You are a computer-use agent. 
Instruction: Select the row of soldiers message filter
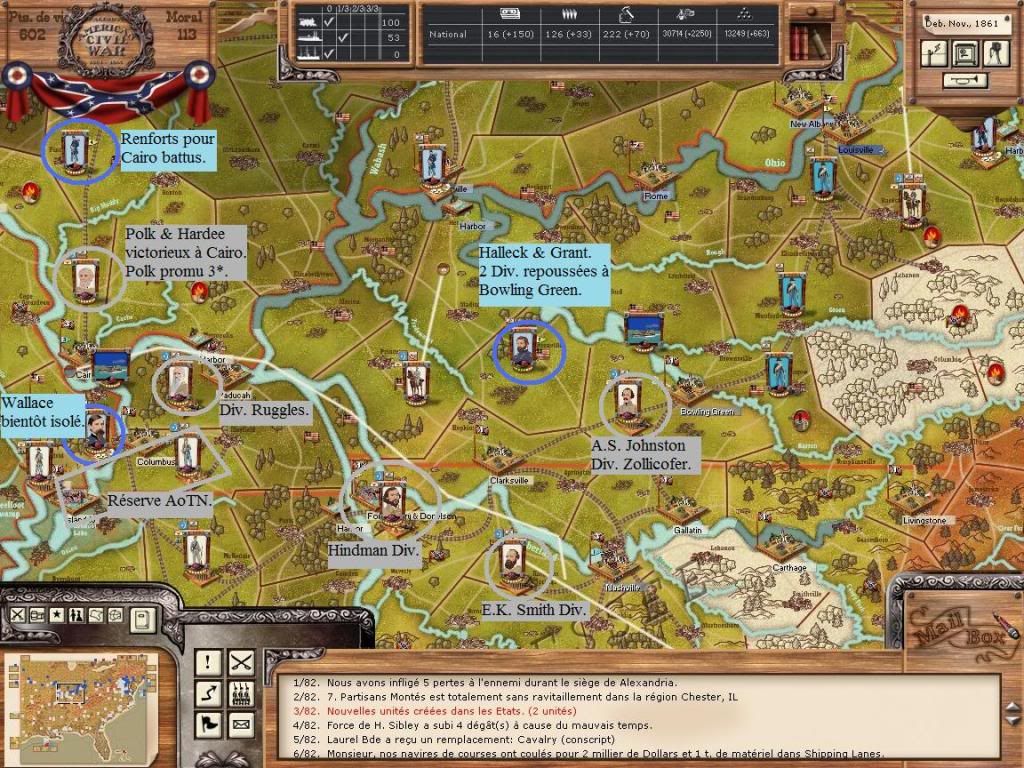tap(241, 692)
